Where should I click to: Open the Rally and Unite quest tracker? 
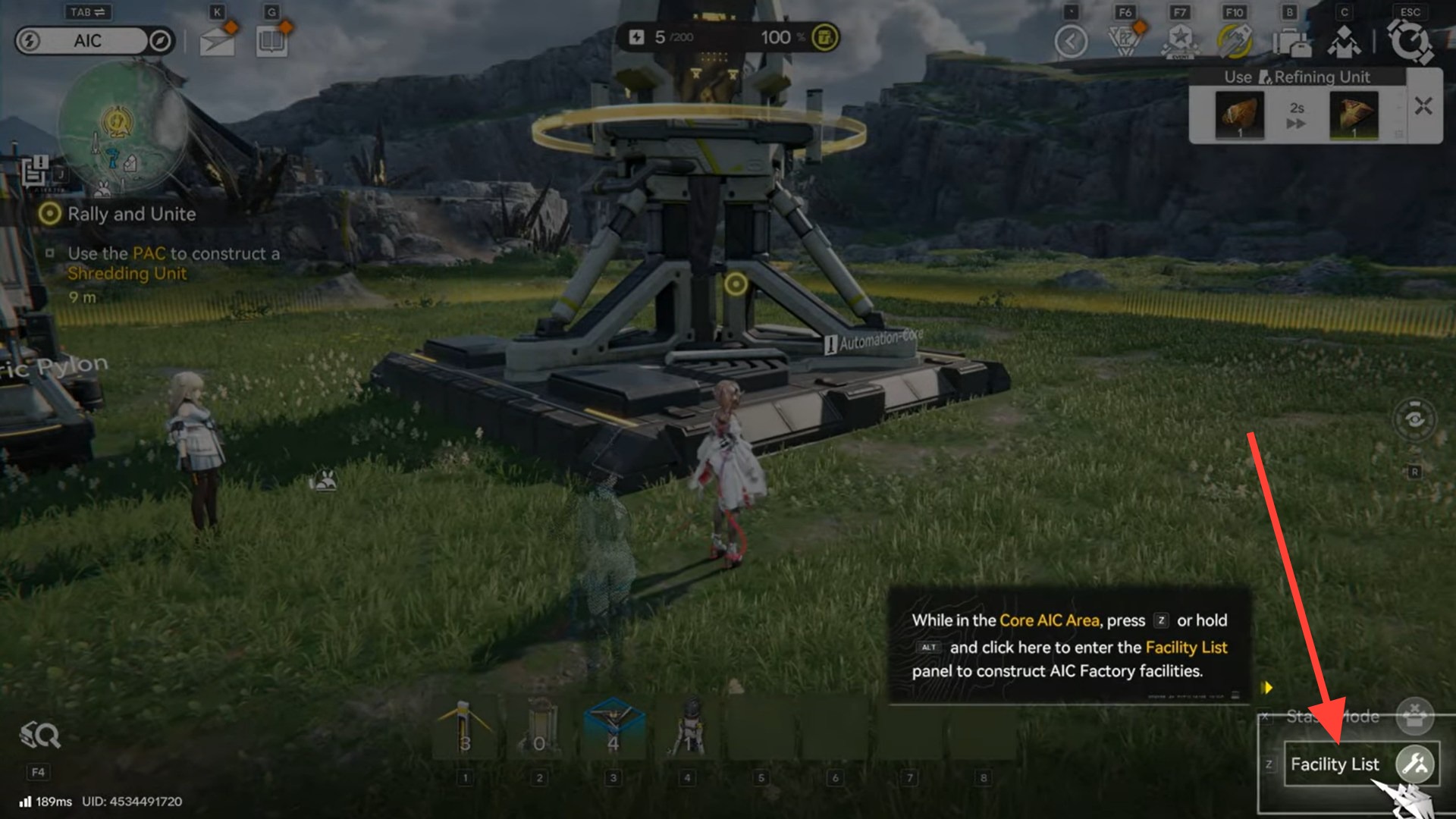point(131,215)
